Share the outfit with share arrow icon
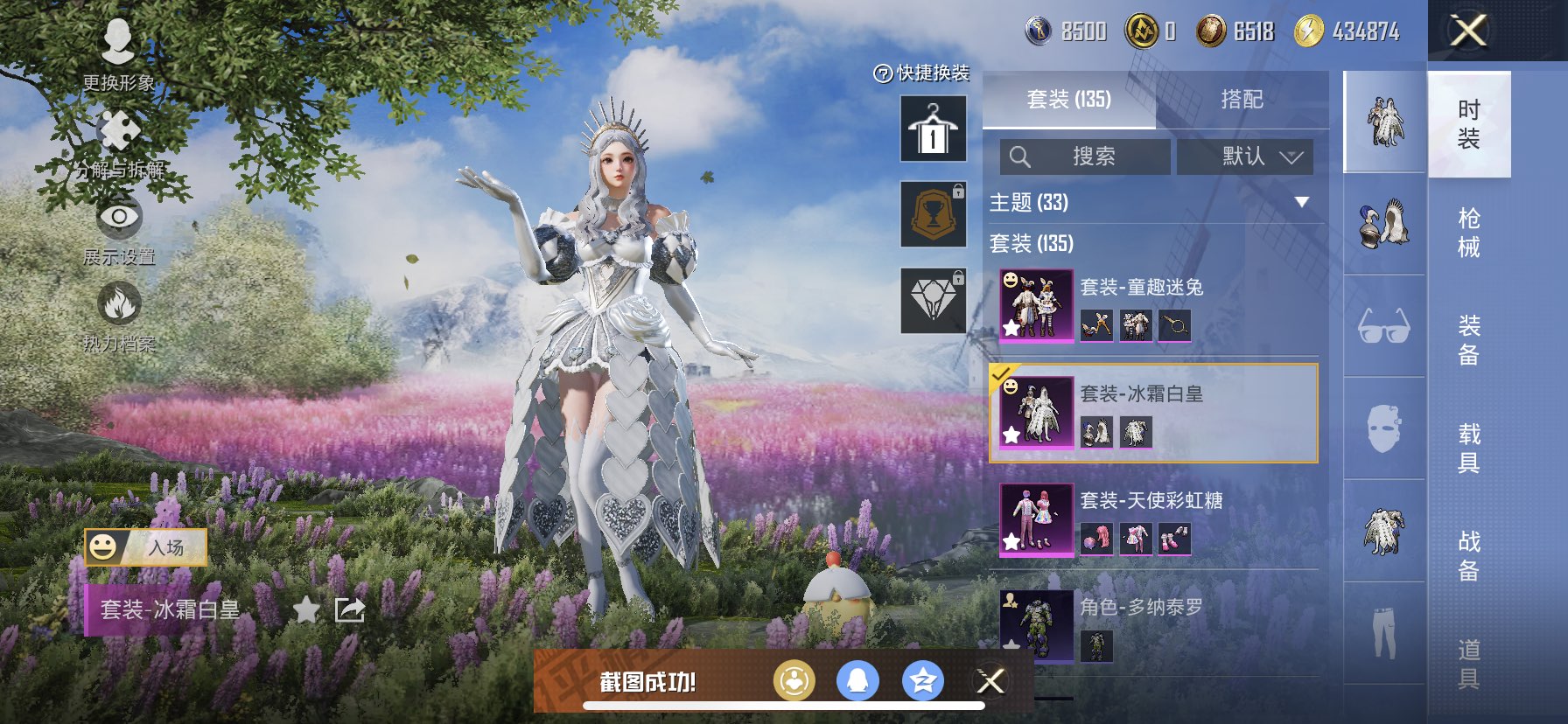1568x724 pixels. click(350, 609)
